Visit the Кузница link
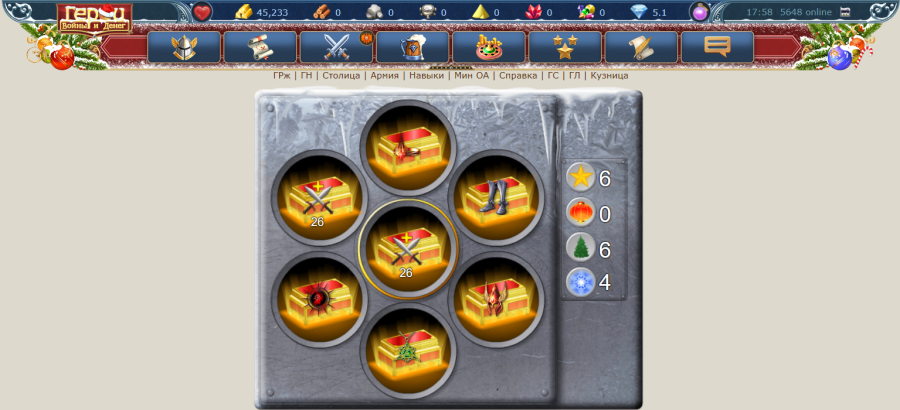900x410 pixels. pyautogui.click(x=609, y=75)
